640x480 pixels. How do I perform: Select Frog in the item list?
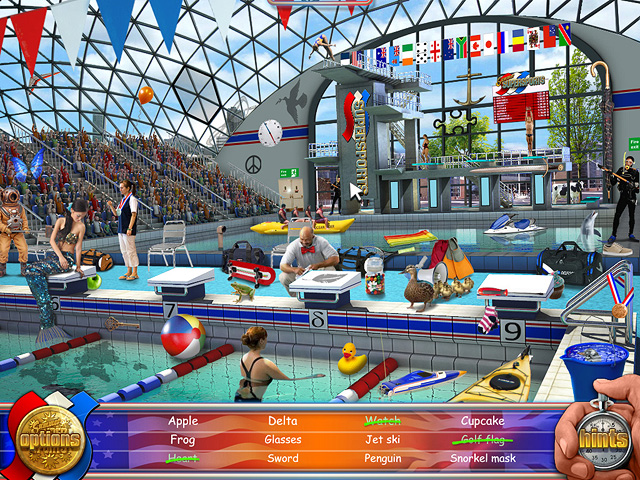pyautogui.click(x=183, y=440)
